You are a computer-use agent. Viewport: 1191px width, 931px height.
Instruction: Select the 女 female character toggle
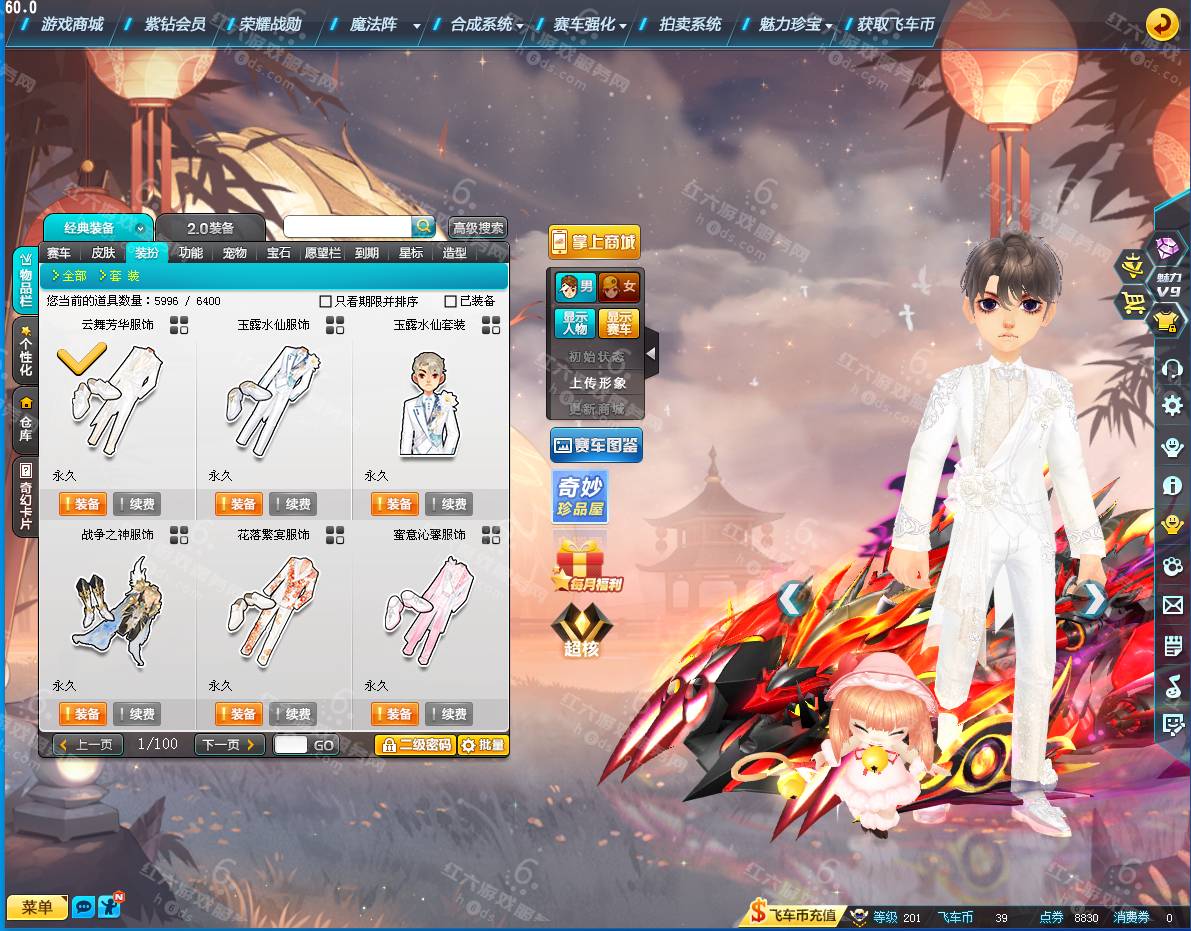[x=619, y=287]
